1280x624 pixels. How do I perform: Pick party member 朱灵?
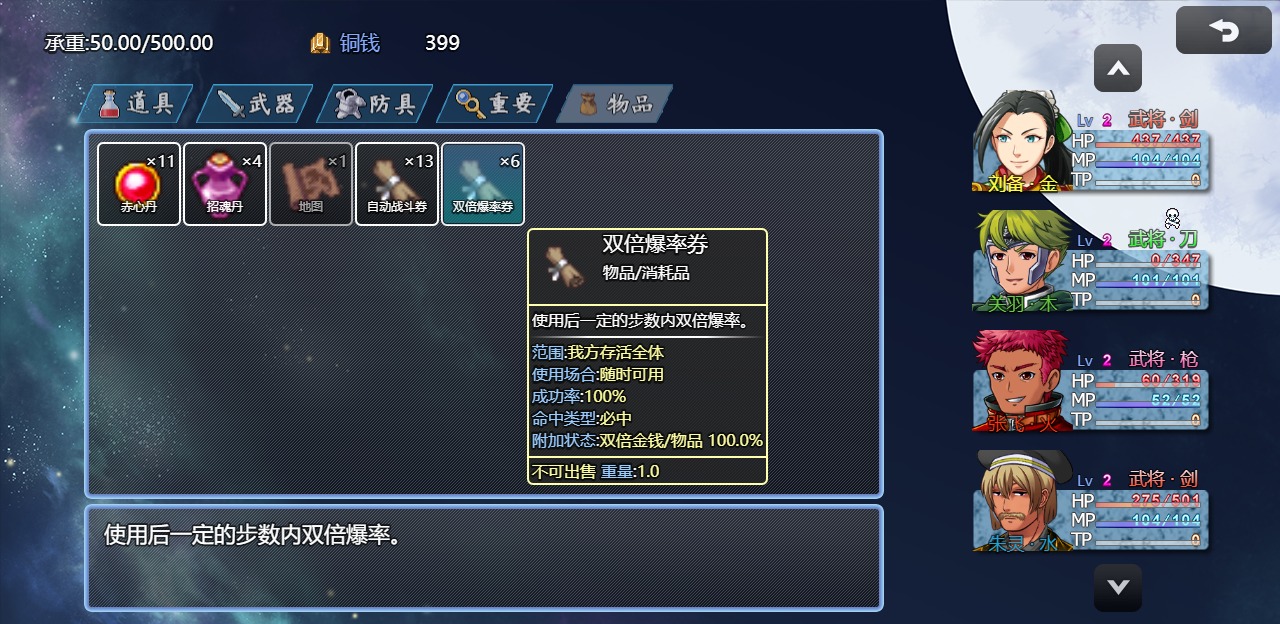1092,502
